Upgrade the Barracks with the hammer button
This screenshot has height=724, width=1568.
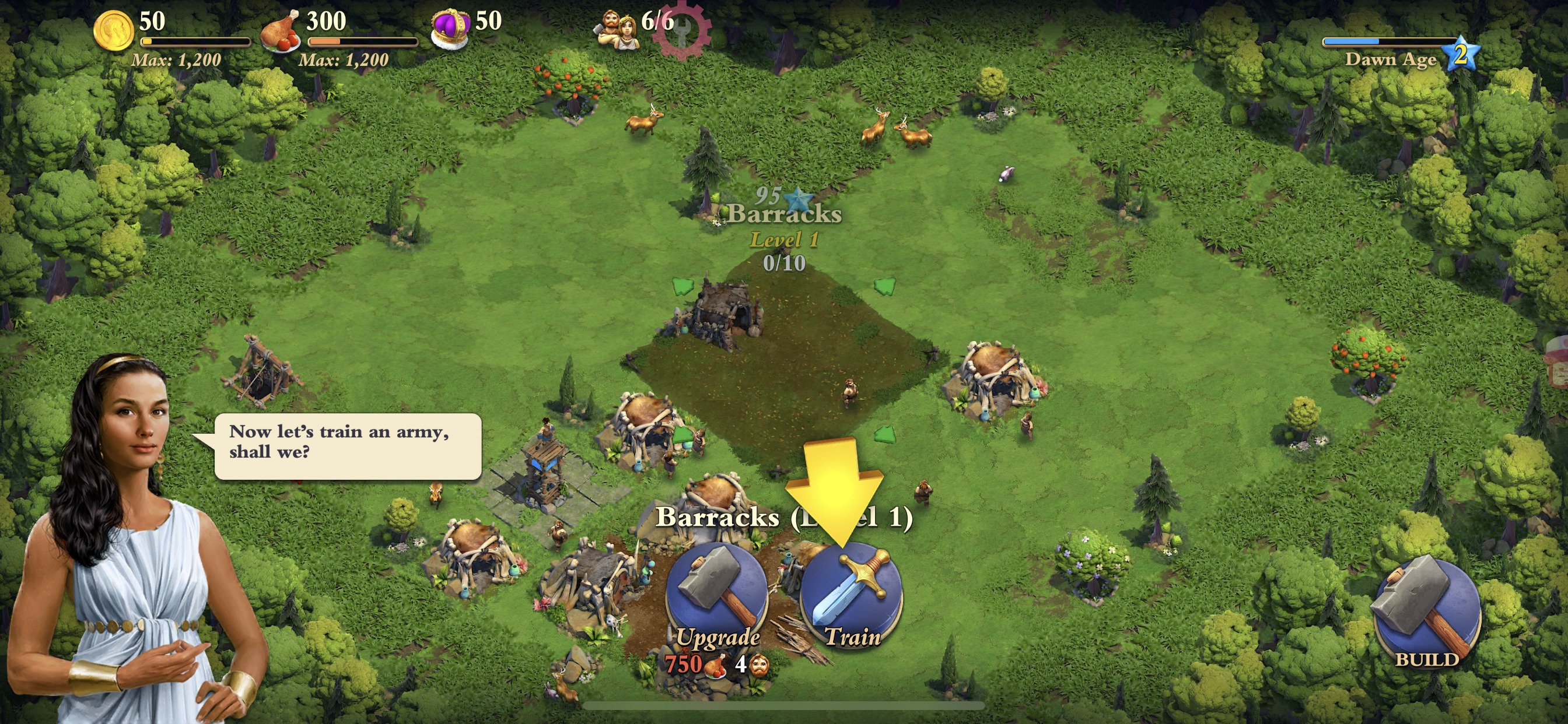click(x=716, y=596)
